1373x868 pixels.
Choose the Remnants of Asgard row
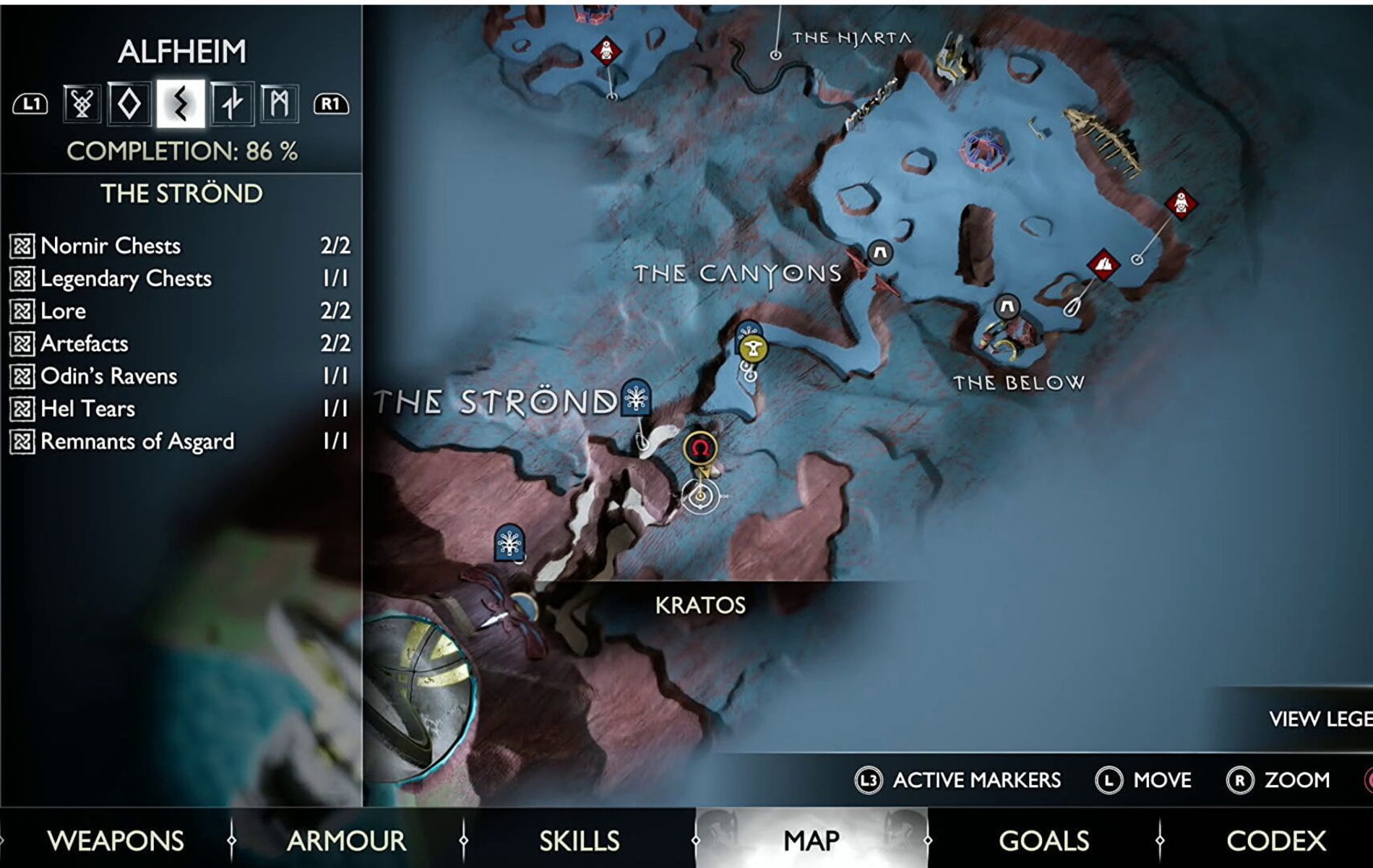click(179, 441)
